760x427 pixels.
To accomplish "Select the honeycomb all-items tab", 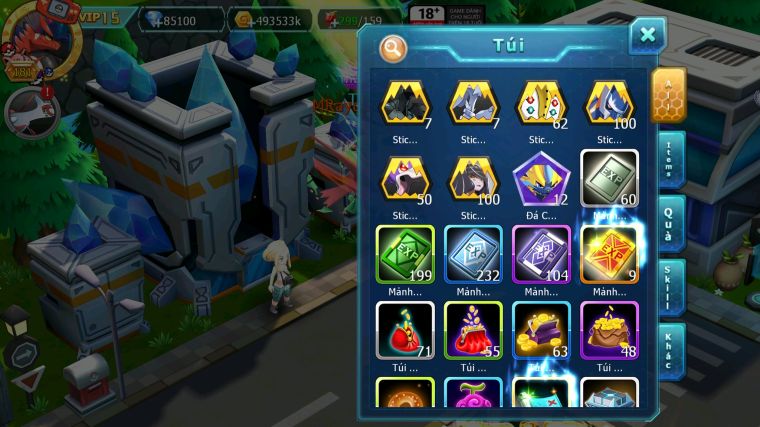I will 668,96.
